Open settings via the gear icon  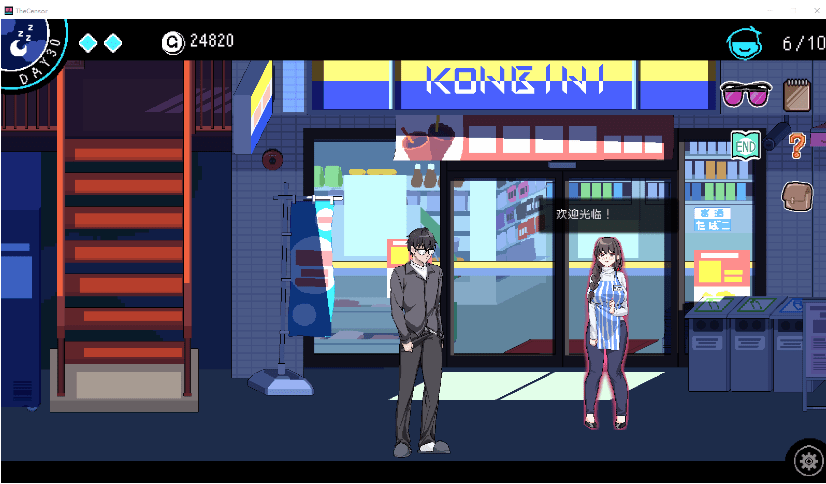coord(806,460)
